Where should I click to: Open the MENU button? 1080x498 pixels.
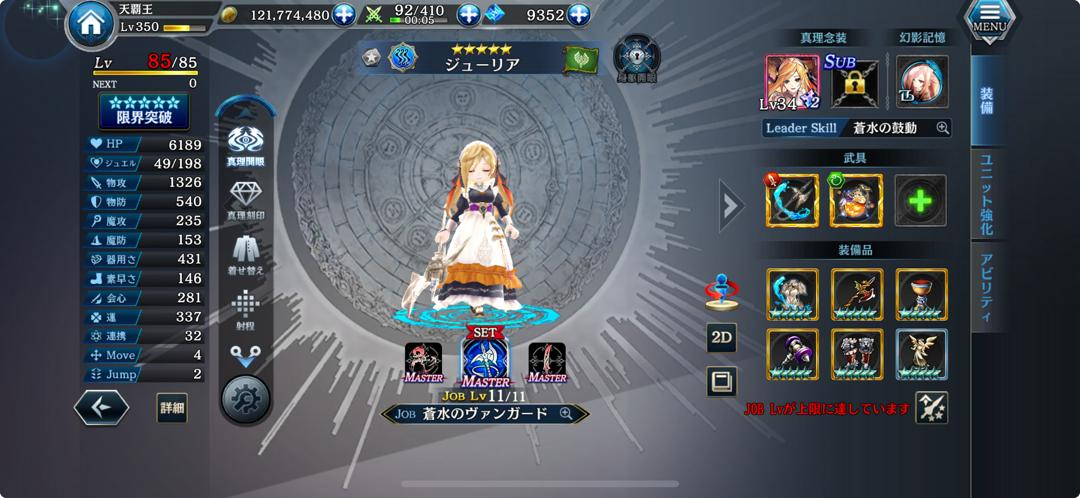click(x=990, y=22)
